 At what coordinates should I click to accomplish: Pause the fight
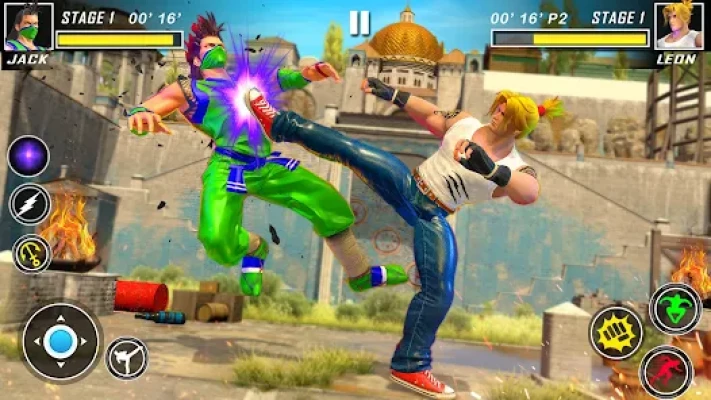pos(360,23)
